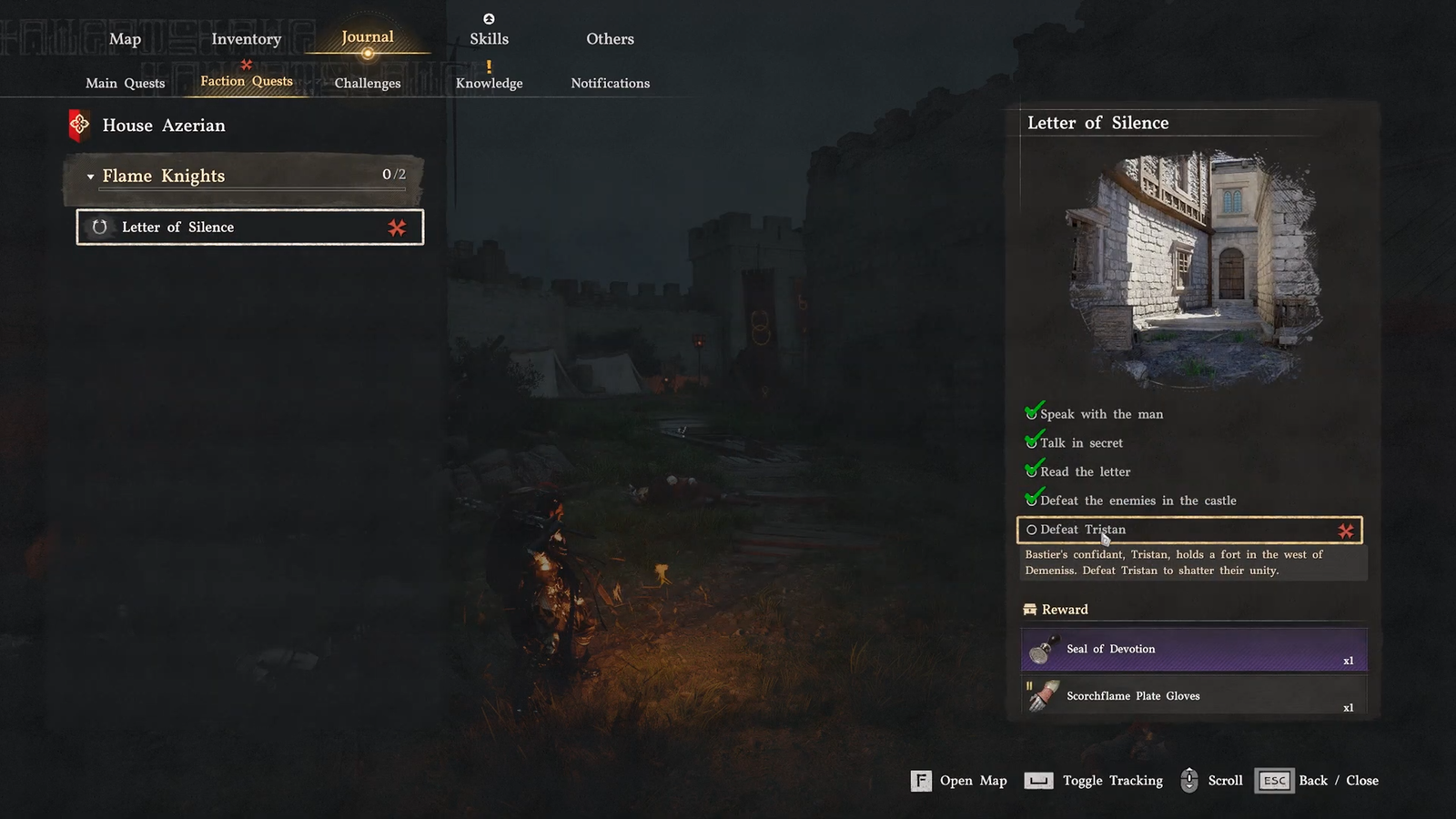Click the Speak with the man objective

point(1101,414)
